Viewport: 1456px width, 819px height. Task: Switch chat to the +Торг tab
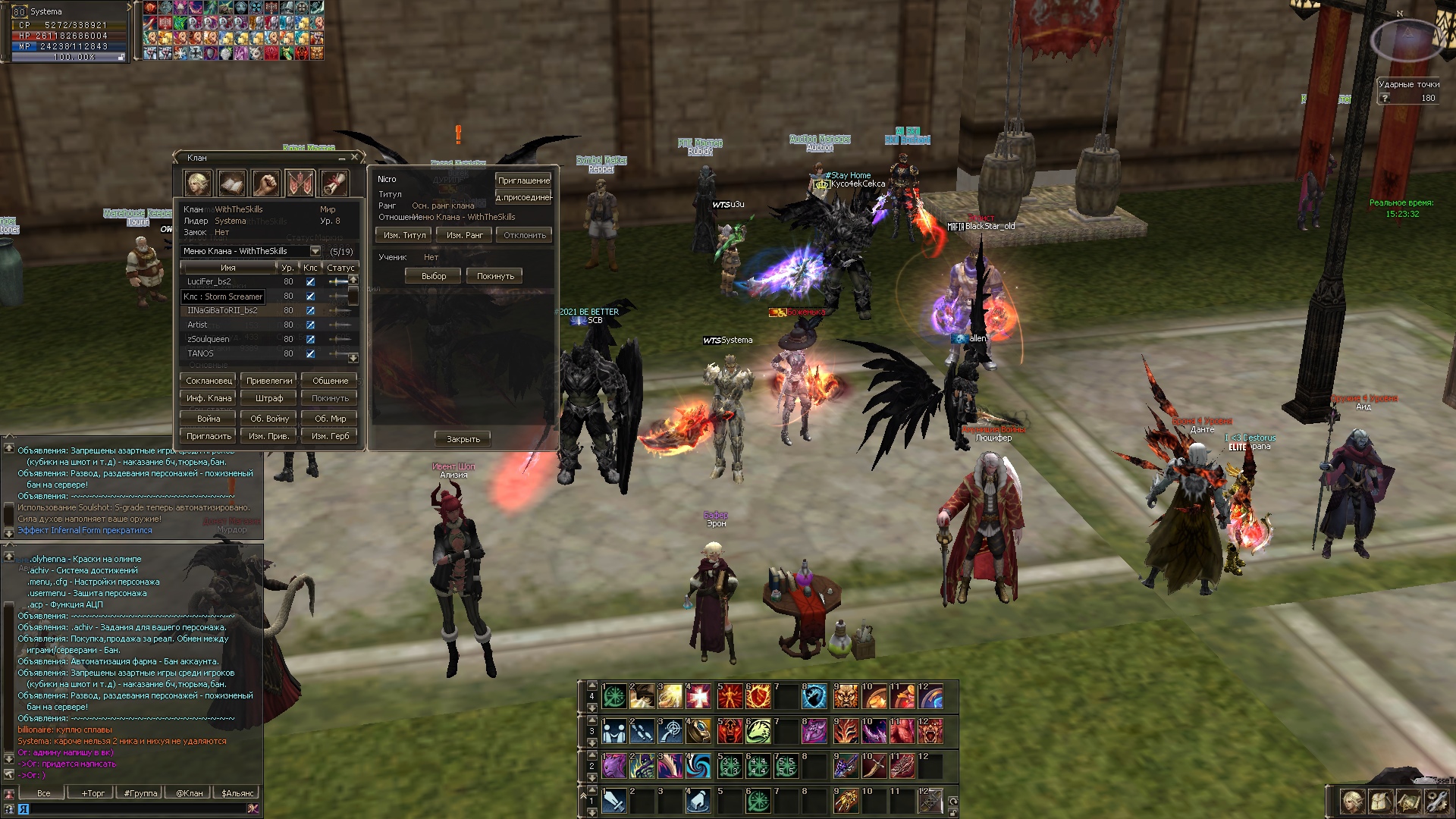[x=93, y=793]
